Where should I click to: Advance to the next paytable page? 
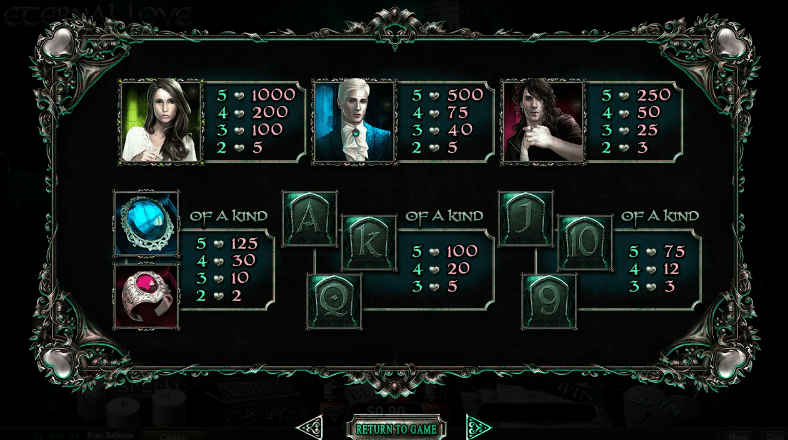tap(479, 429)
